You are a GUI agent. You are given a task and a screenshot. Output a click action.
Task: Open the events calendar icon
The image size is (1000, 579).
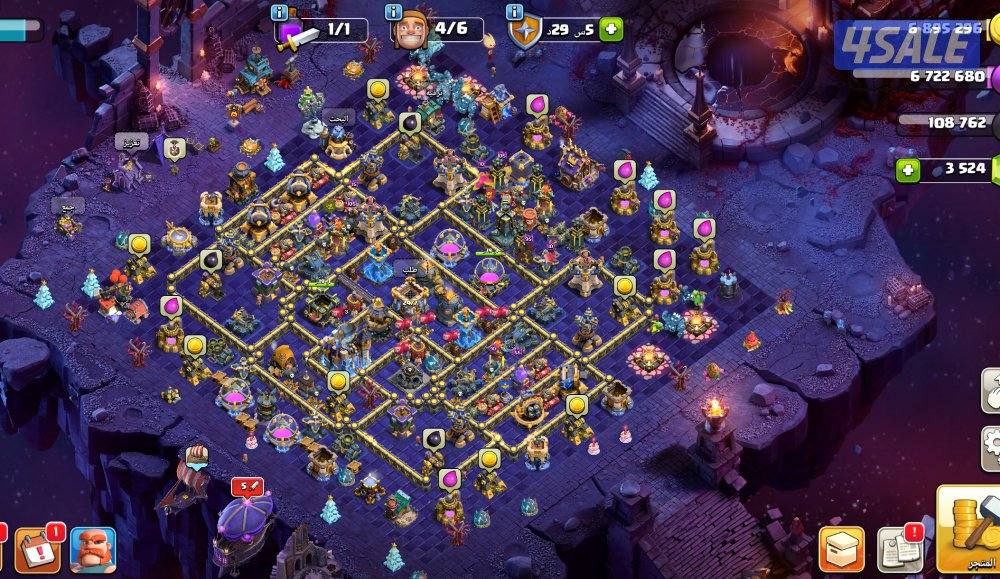[38, 549]
